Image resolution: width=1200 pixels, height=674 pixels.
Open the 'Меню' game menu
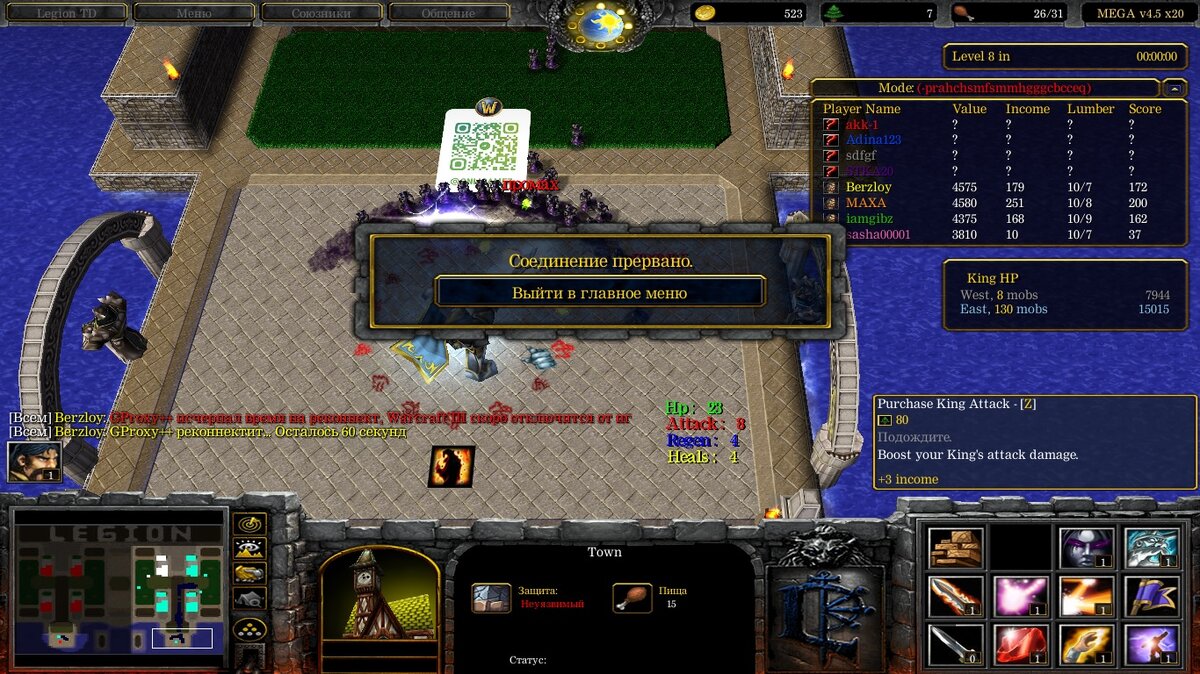[x=193, y=13]
